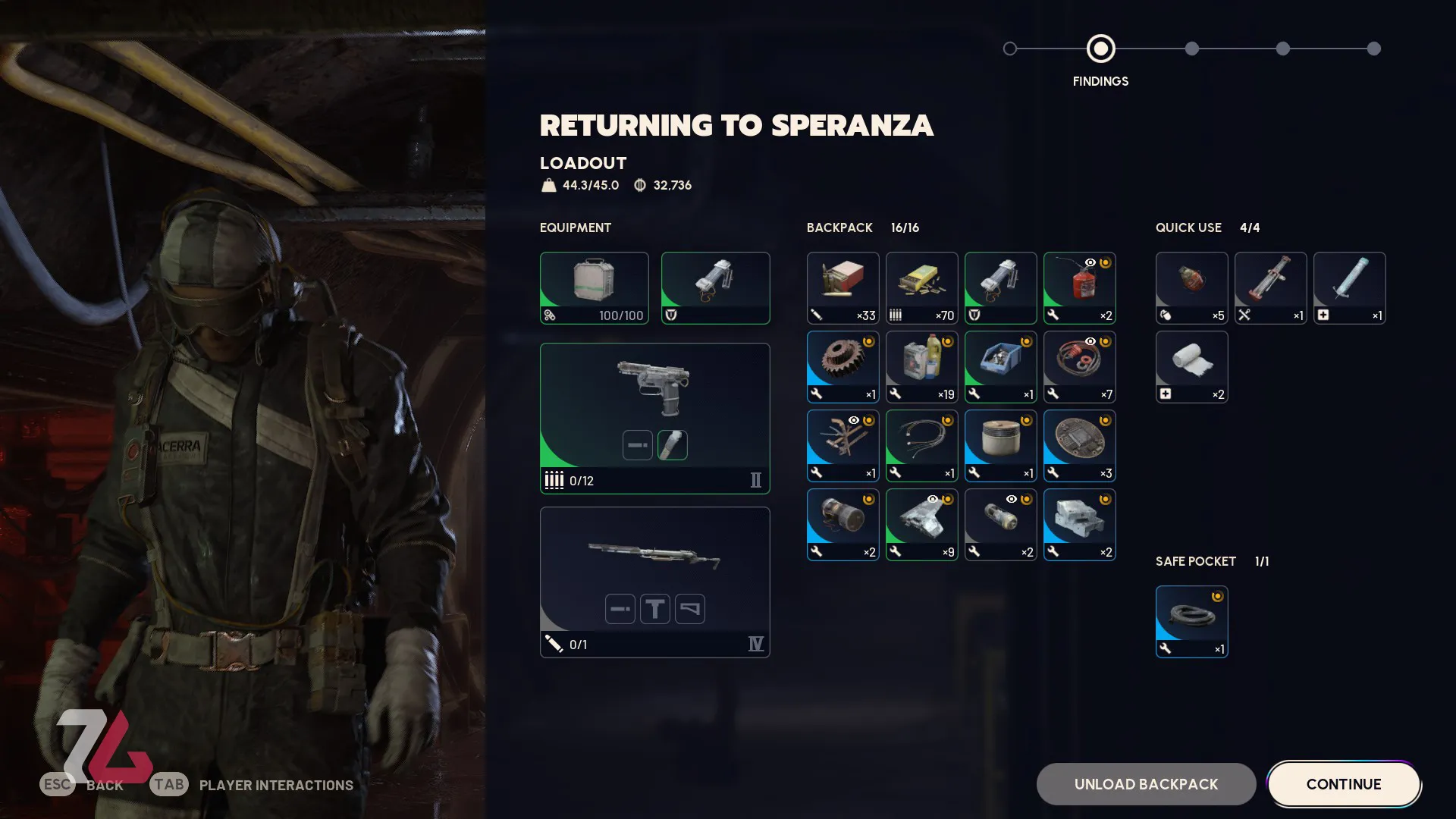This screenshot has height=819, width=1456.
Task: Select the round canister container item
Action: pyautogui.click(x=1000, y=446)
